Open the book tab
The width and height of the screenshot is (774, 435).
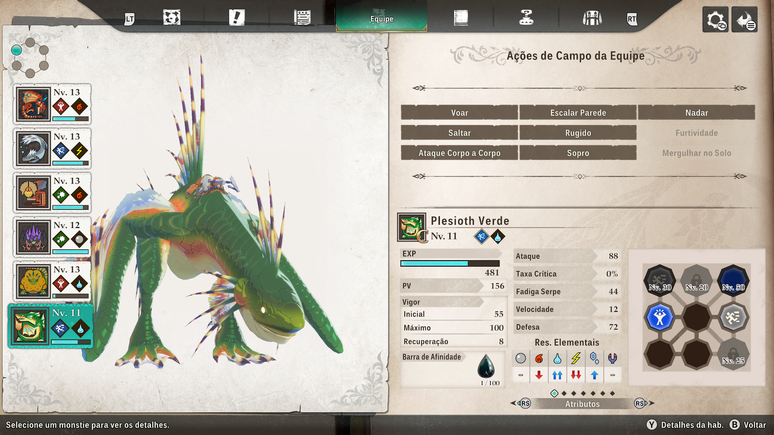tap(460, 17)
